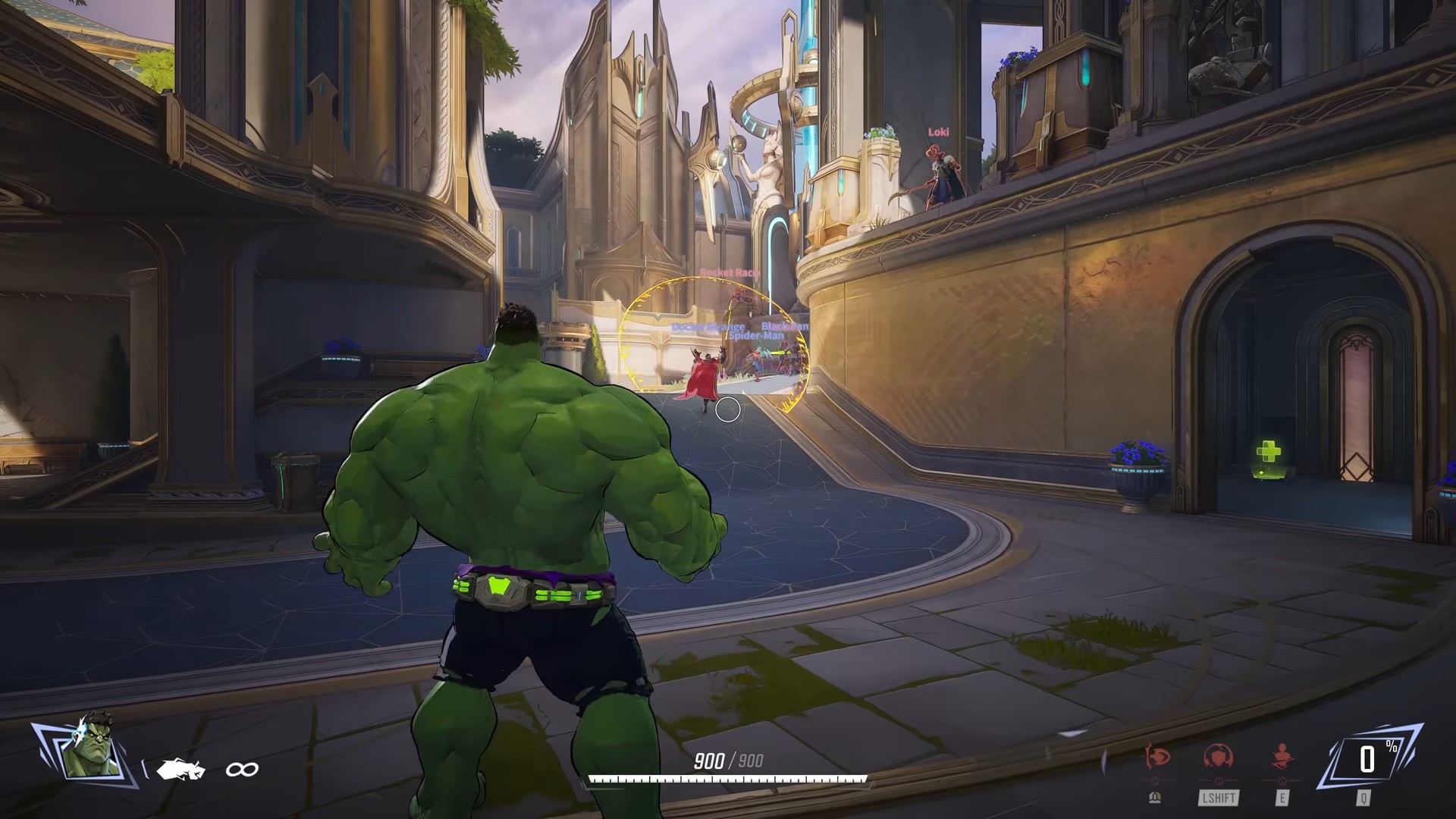The width and height of the screenshot is (1456, 819).
Task: Click the LSHIFT keybind label
Action: 1219,799
